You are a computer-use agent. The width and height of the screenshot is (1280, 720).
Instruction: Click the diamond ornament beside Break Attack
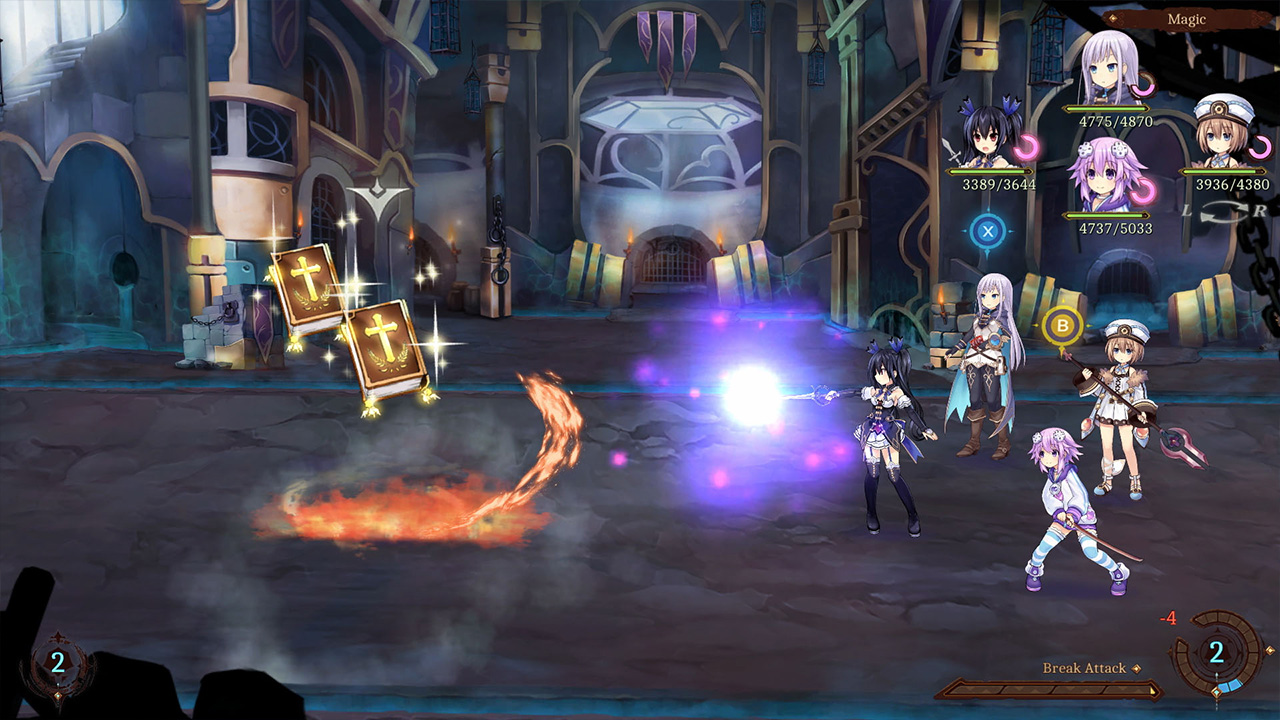click(x=1135, y=667)
